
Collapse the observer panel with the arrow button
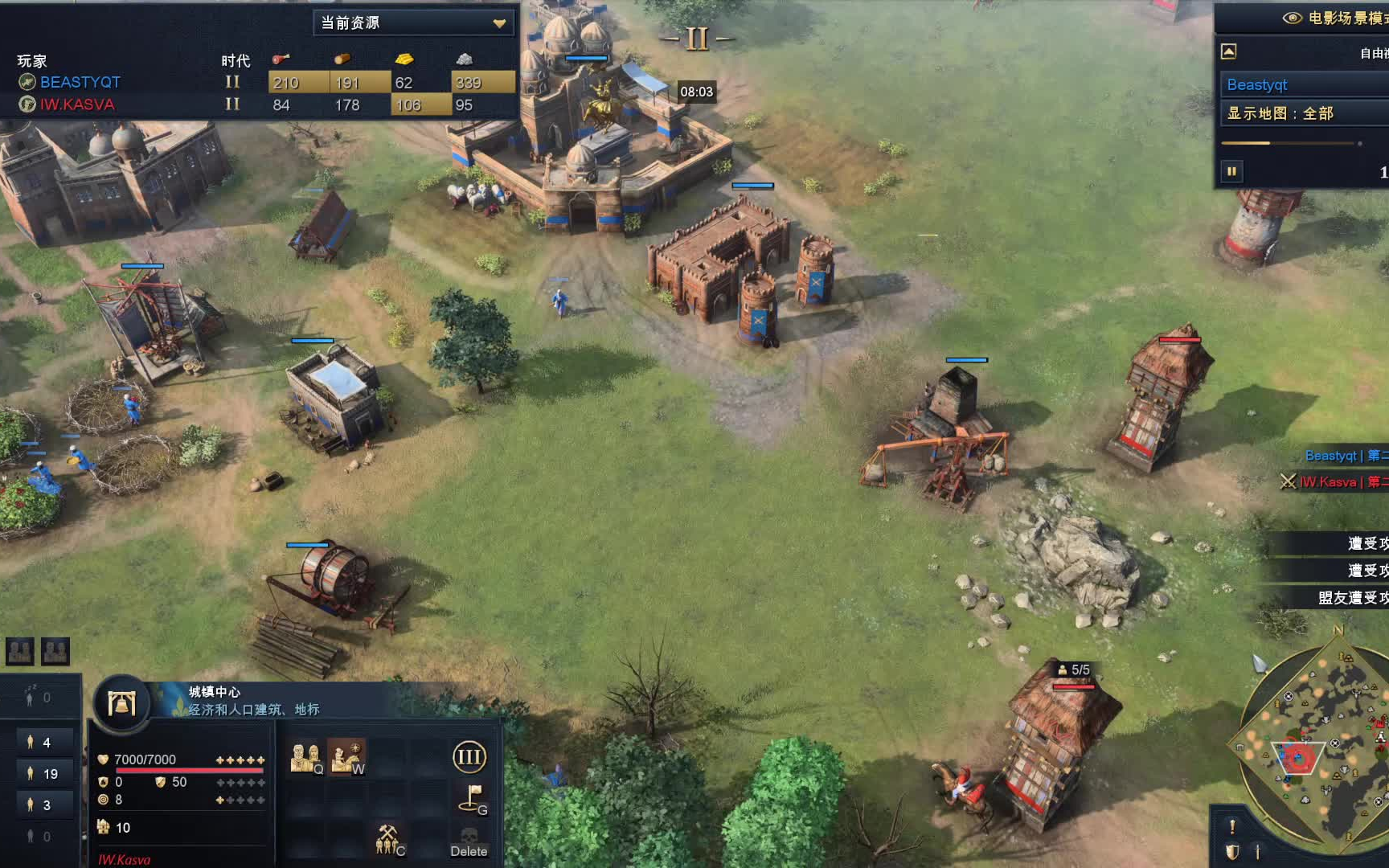pyautogui.click(x=1228, y=52)
